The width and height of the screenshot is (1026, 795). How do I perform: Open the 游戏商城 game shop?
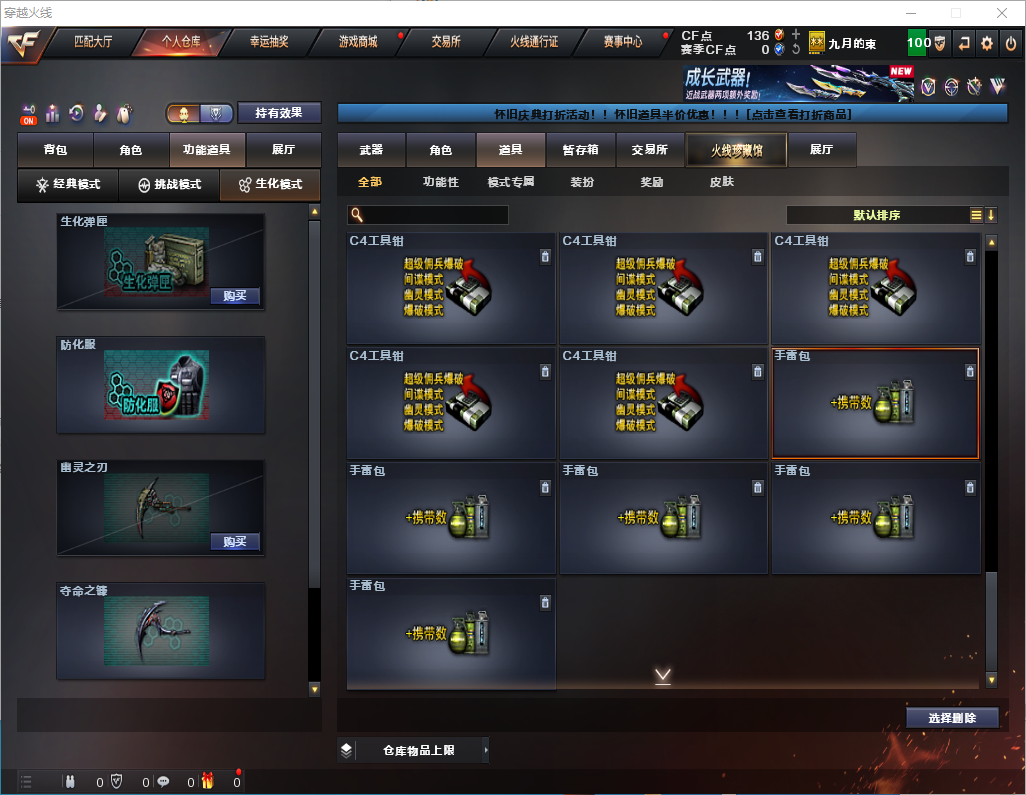coord(357,42)
